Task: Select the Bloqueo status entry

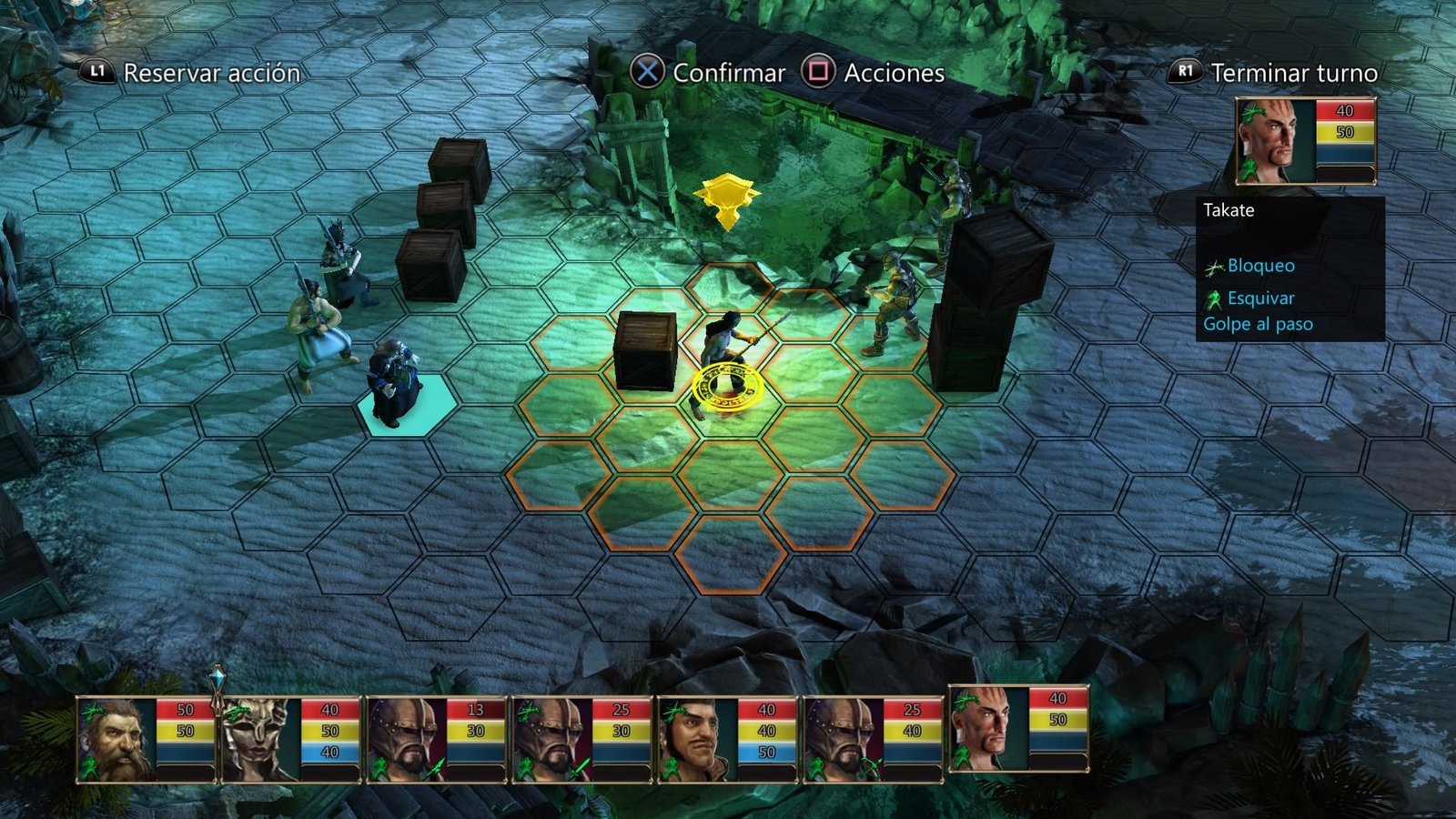Action: point(1260,266)
